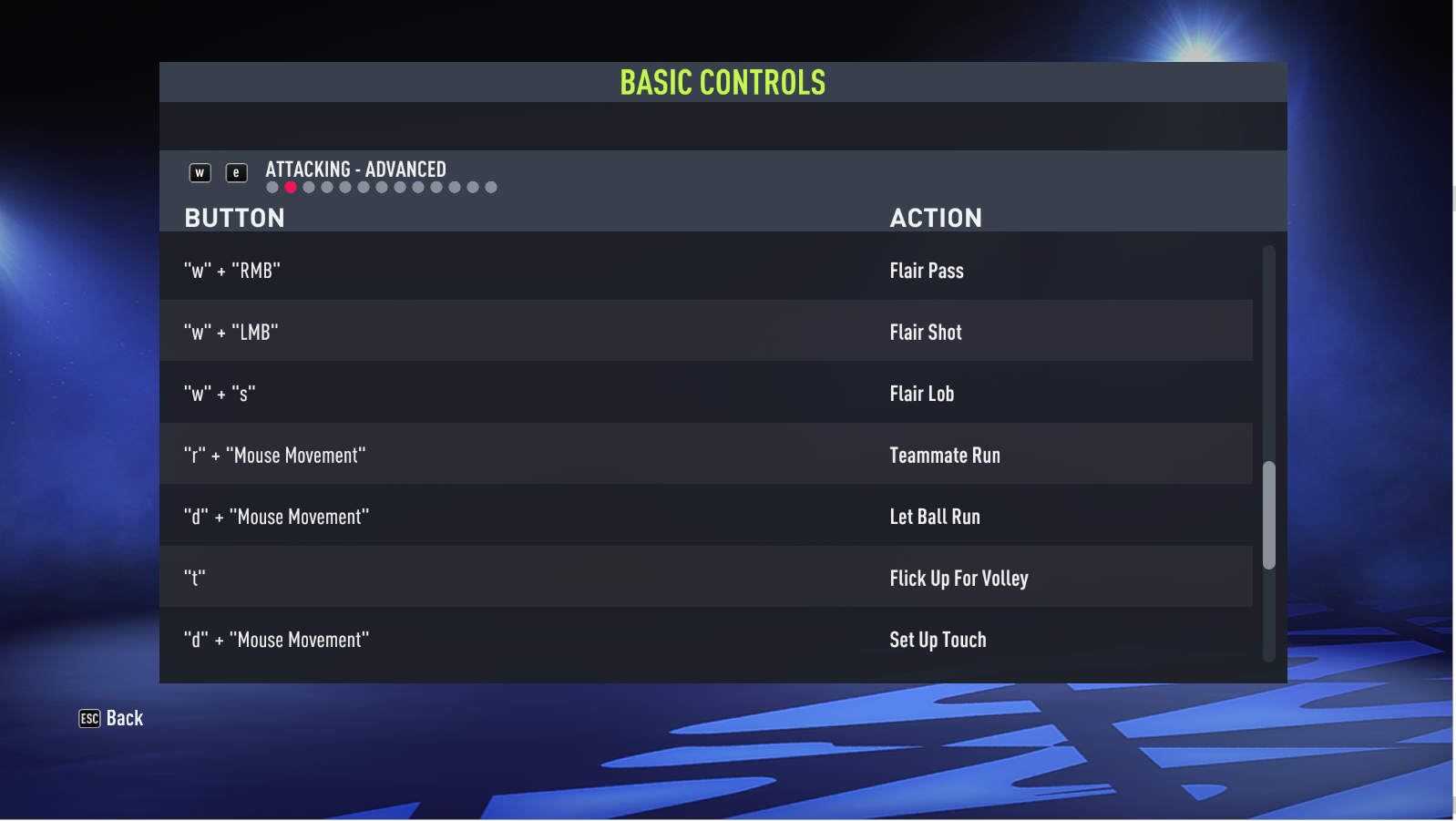Select the highlighted red pagination dot

pyautogui.click(x=290, y=187)
